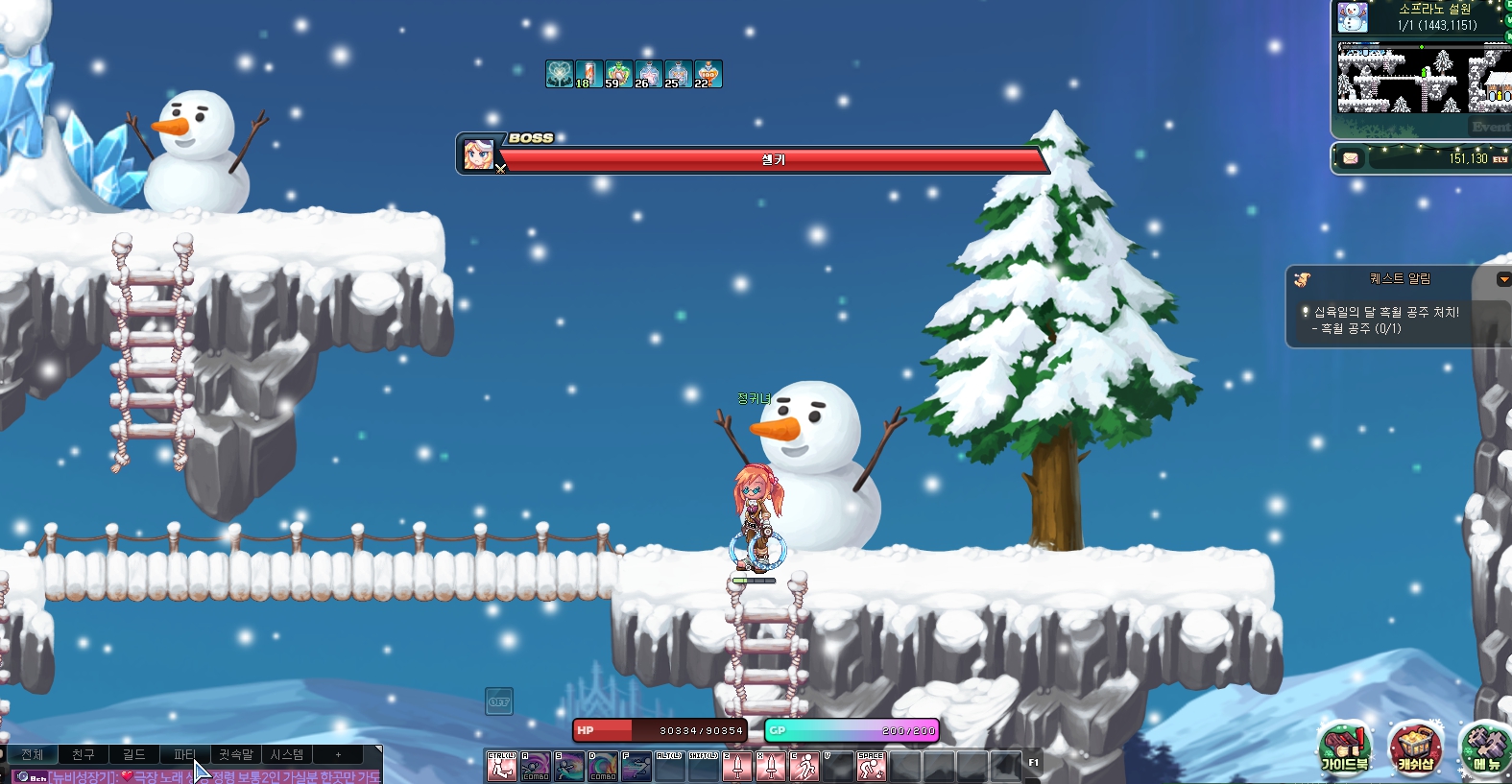Open the mailbox envelope icon

[x=1351, y=158]
